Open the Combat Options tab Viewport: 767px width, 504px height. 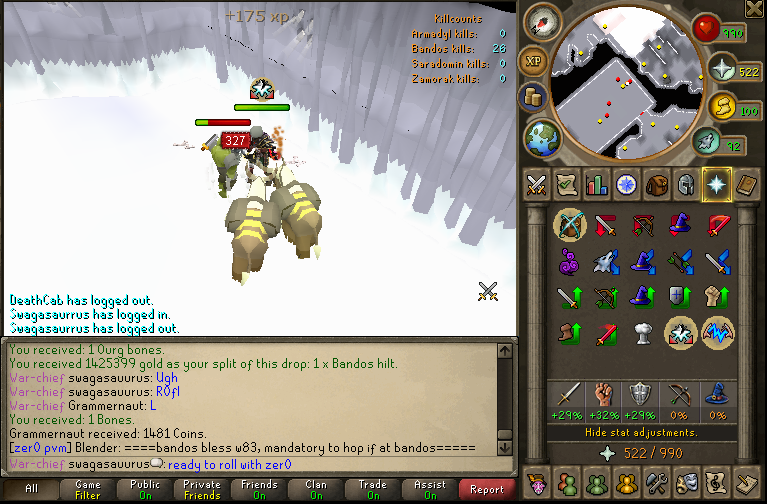tap(536, 185)
